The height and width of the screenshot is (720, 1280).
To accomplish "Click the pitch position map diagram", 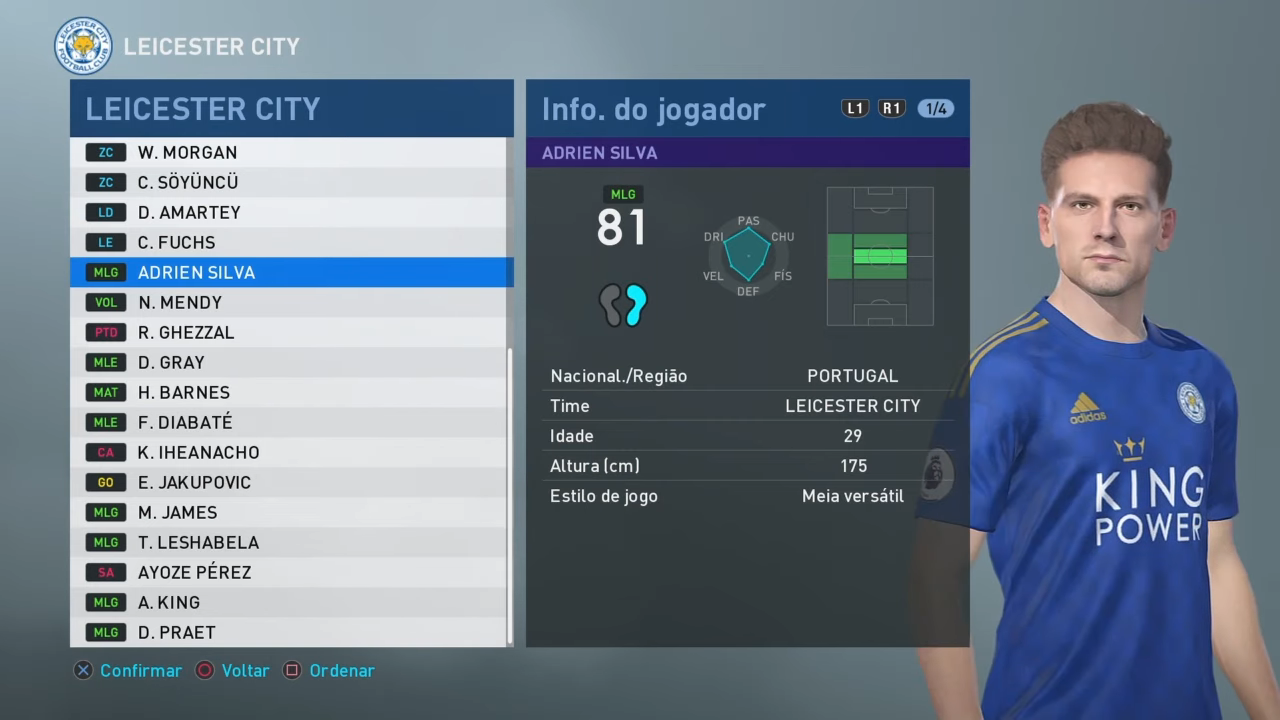I will coord(879,256).
